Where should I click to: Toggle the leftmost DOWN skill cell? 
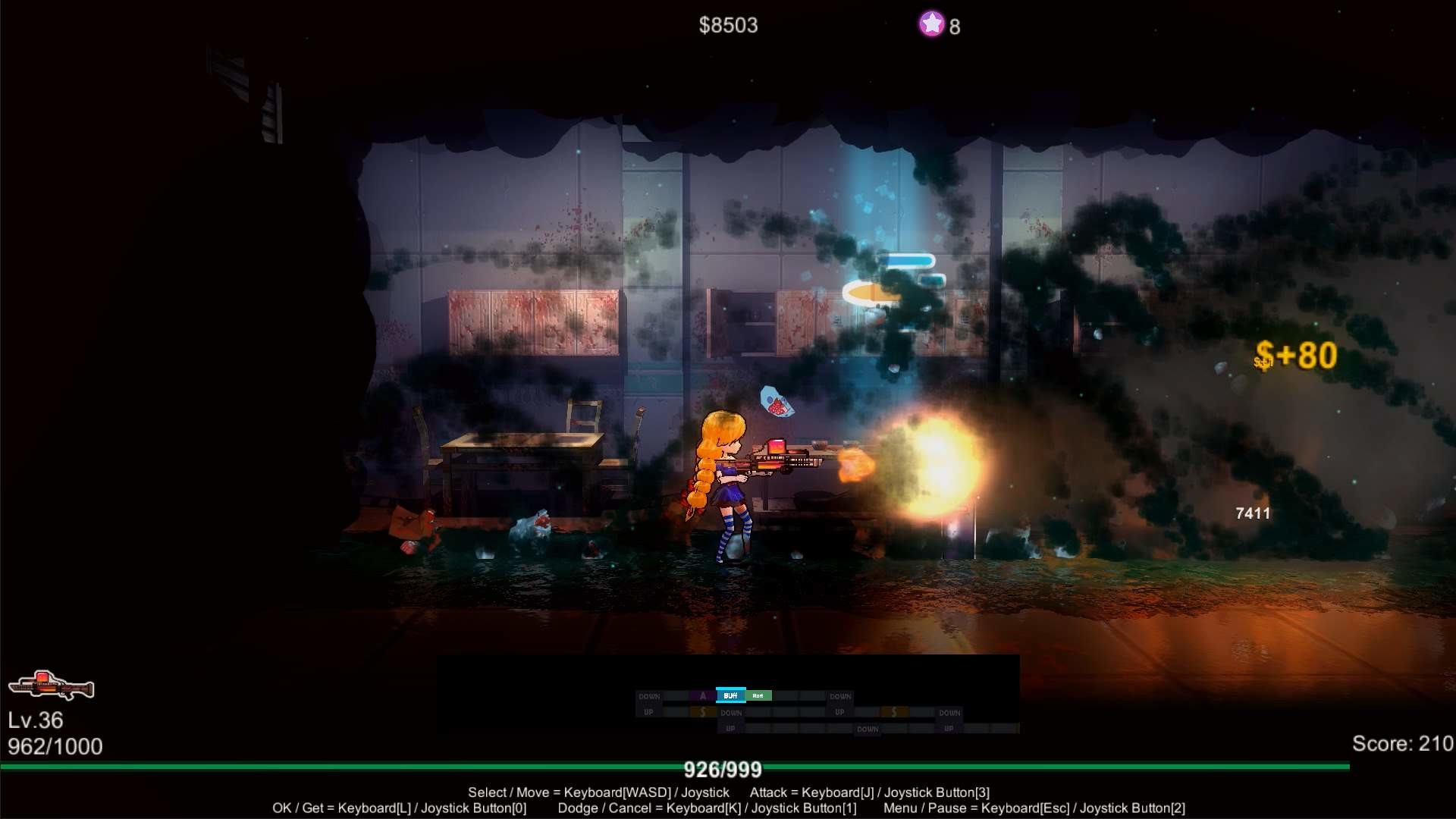coord(649,695)
